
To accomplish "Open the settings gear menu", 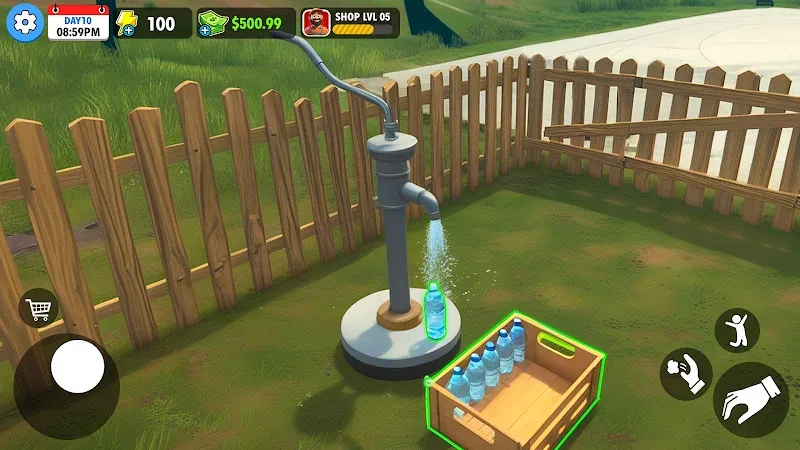I will coord(24,22).
